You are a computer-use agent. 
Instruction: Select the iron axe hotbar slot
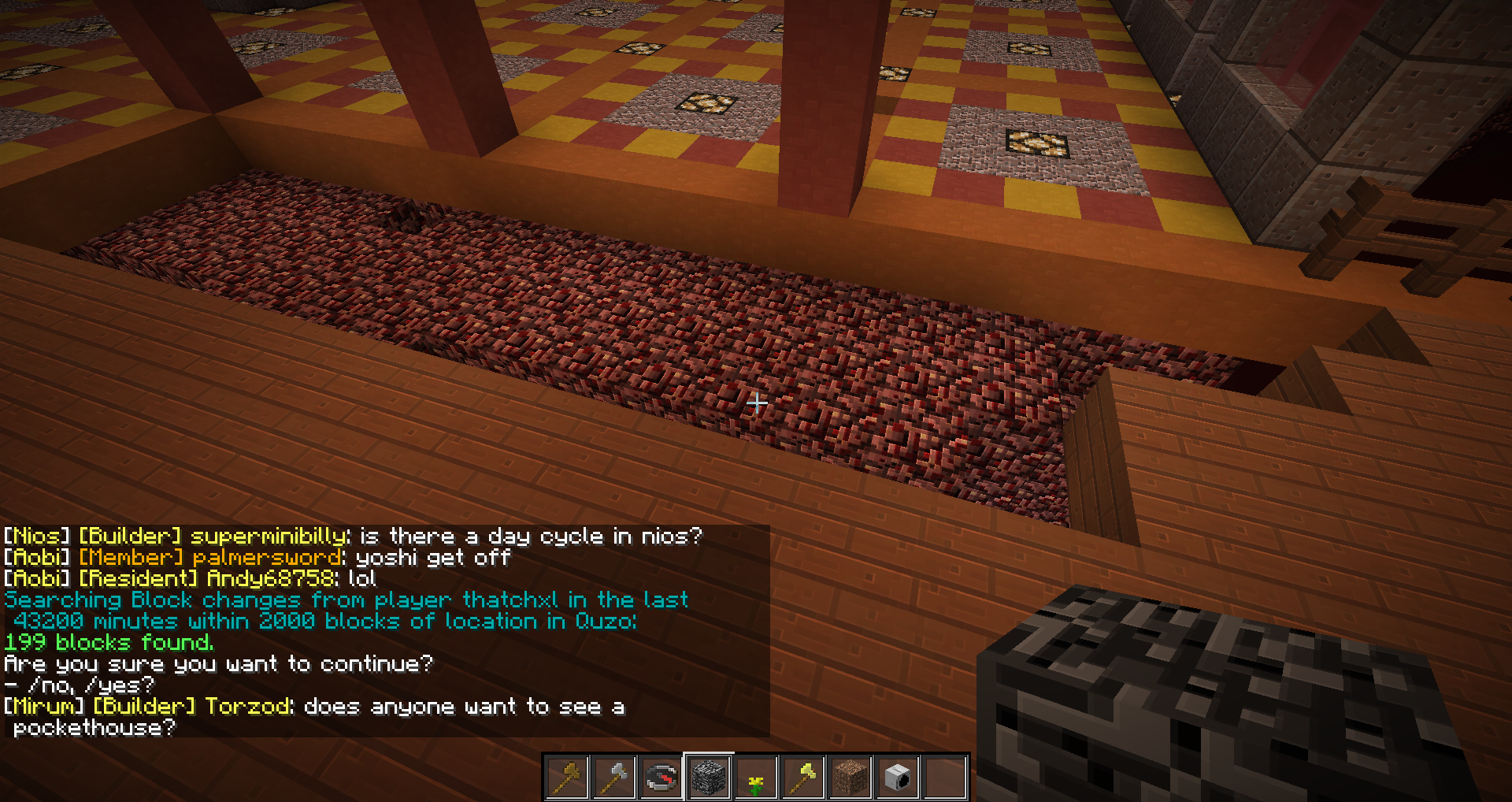pyautogui.click(x=614, y=778)
